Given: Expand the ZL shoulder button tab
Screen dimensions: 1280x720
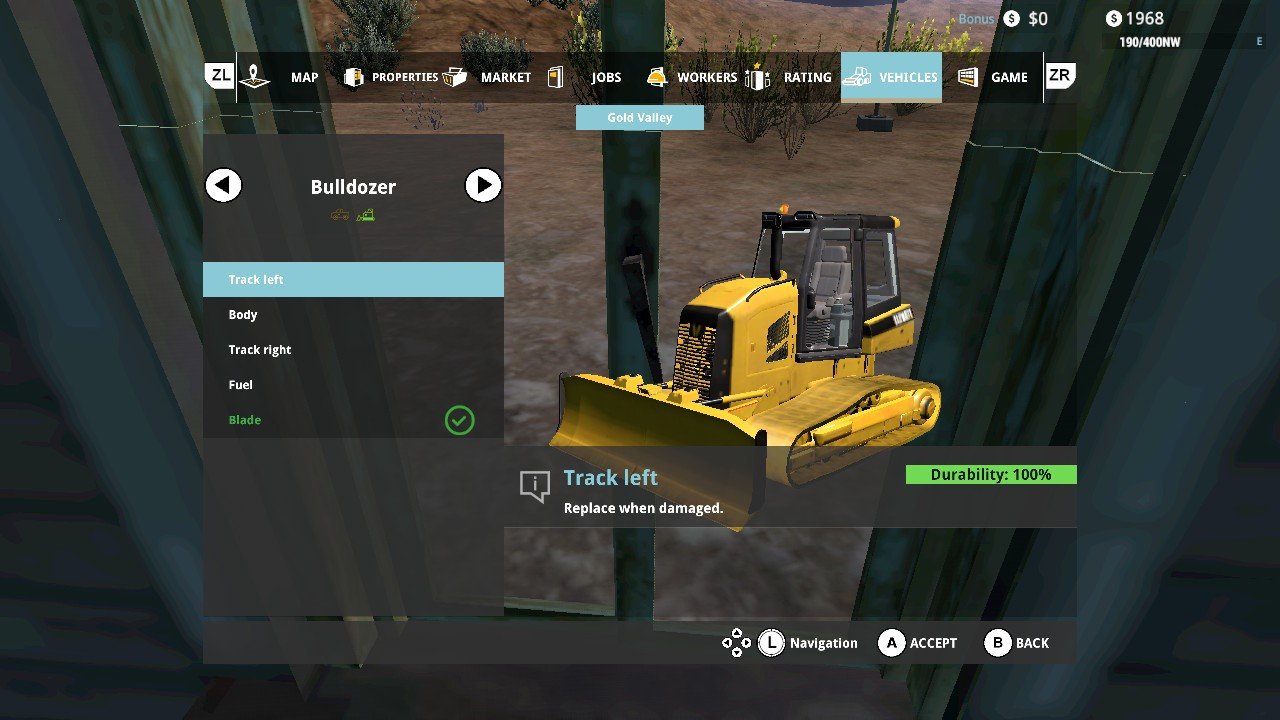Looking at the screenshot, I should (x=218, y=74).
